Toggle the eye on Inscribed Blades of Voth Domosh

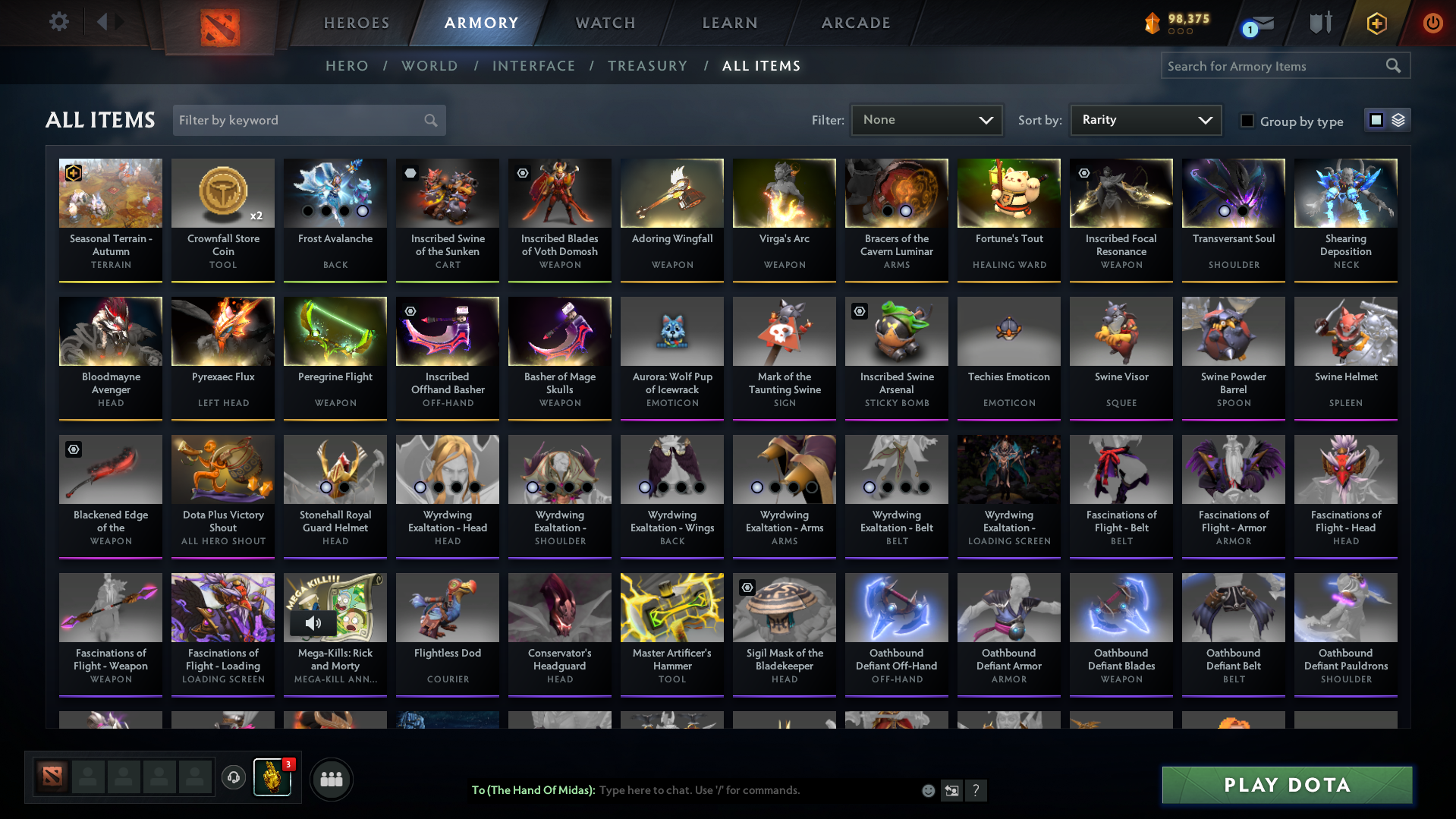522,173
